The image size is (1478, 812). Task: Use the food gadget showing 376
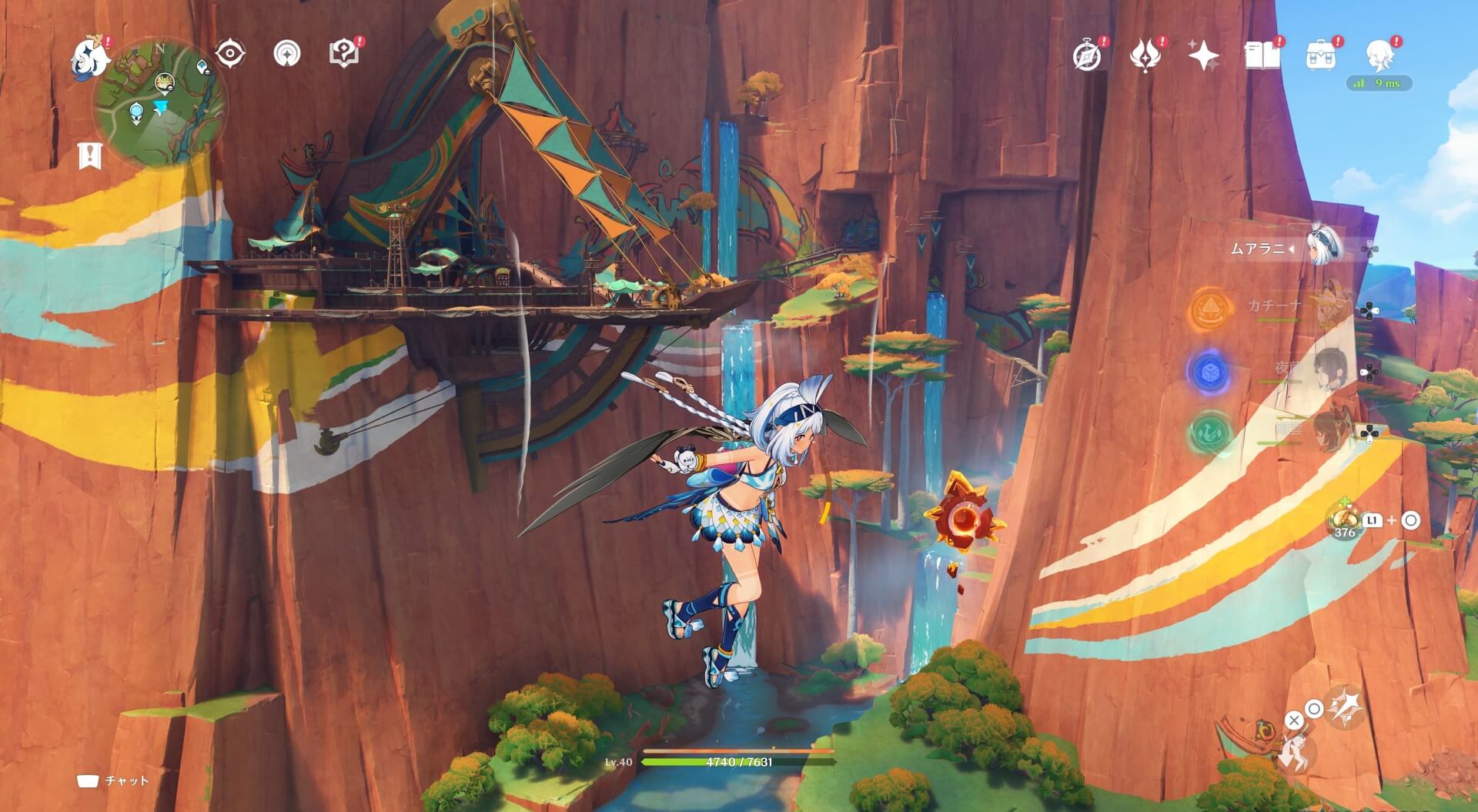click(x=1344, y=520)
